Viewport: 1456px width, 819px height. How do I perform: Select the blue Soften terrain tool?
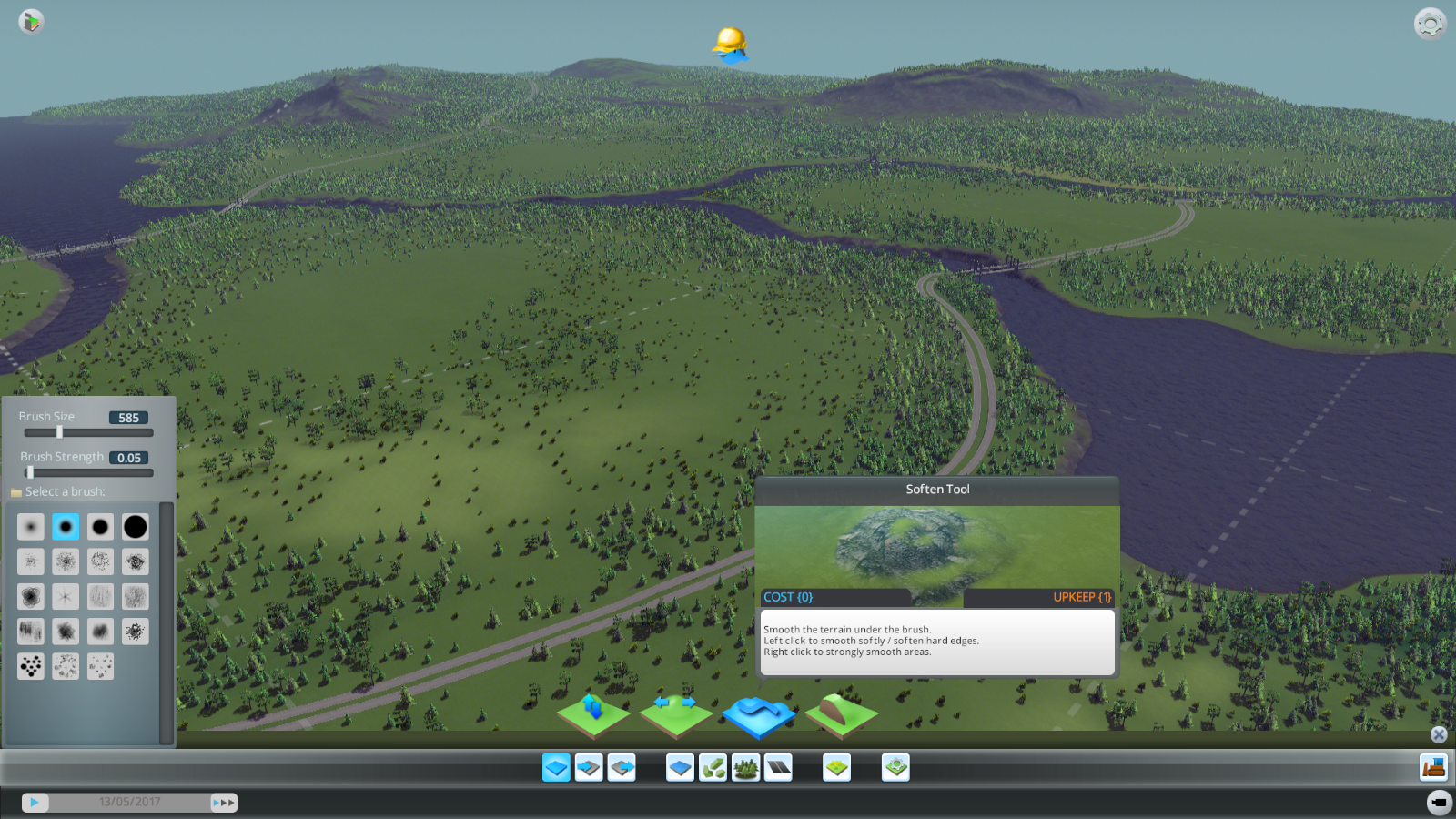coord(758,715)
